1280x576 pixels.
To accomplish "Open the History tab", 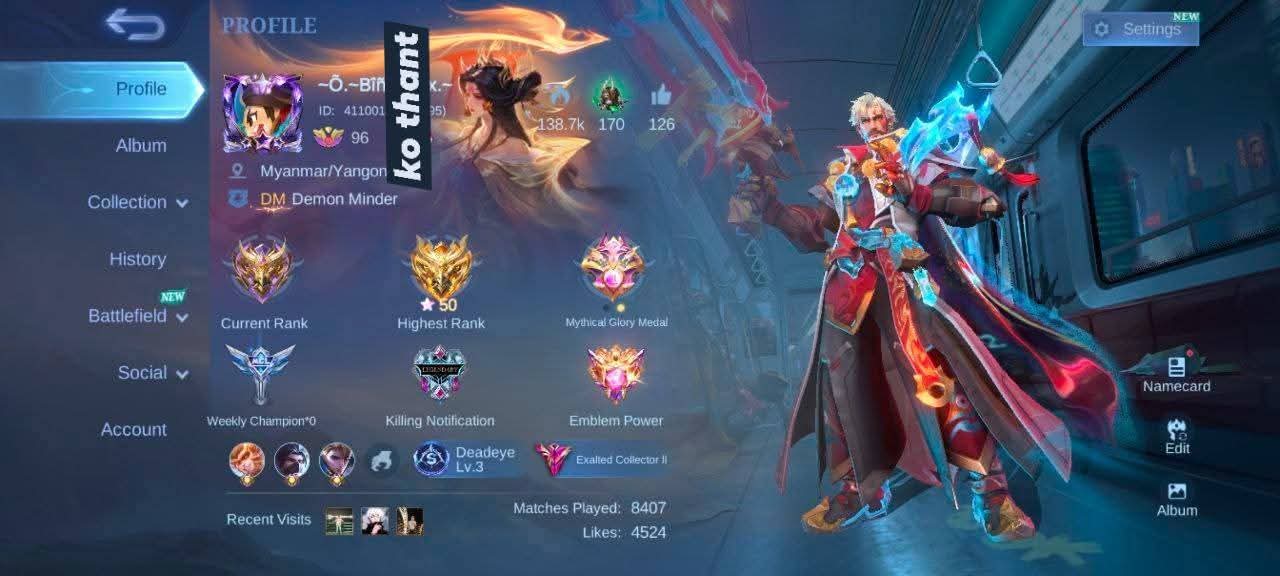I will [x=137, y=259].
